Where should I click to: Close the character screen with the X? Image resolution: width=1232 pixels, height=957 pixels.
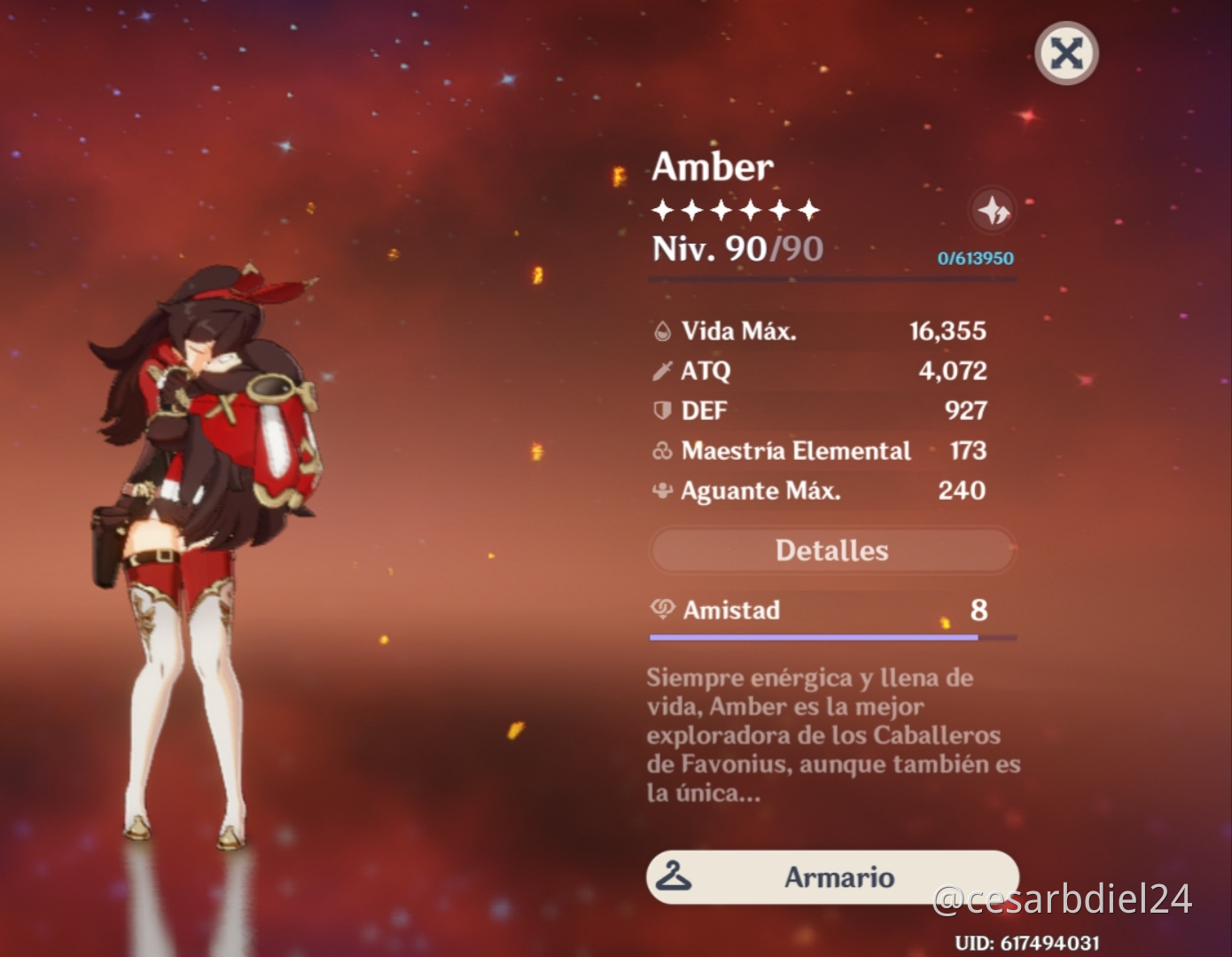[x=1065, y=53]
